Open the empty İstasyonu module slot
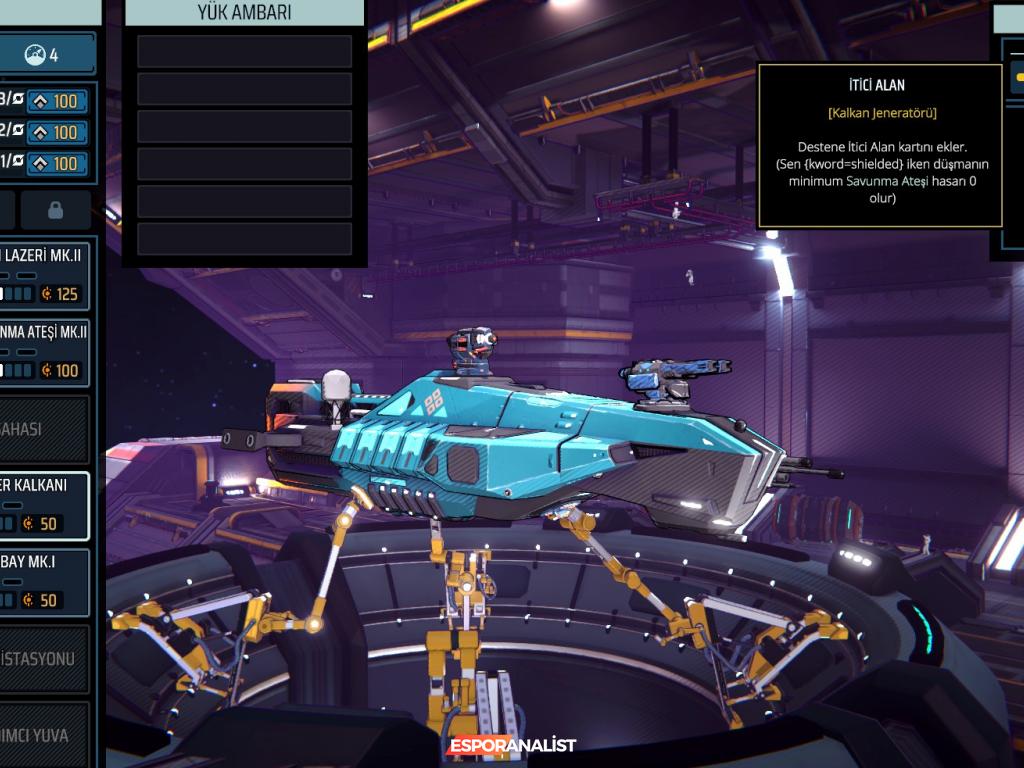 click(44, 659)
